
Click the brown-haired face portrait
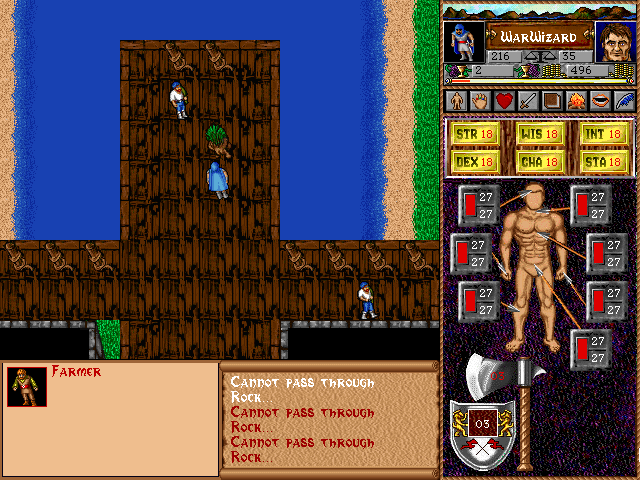pyautogui.click(x=615, y=42)
